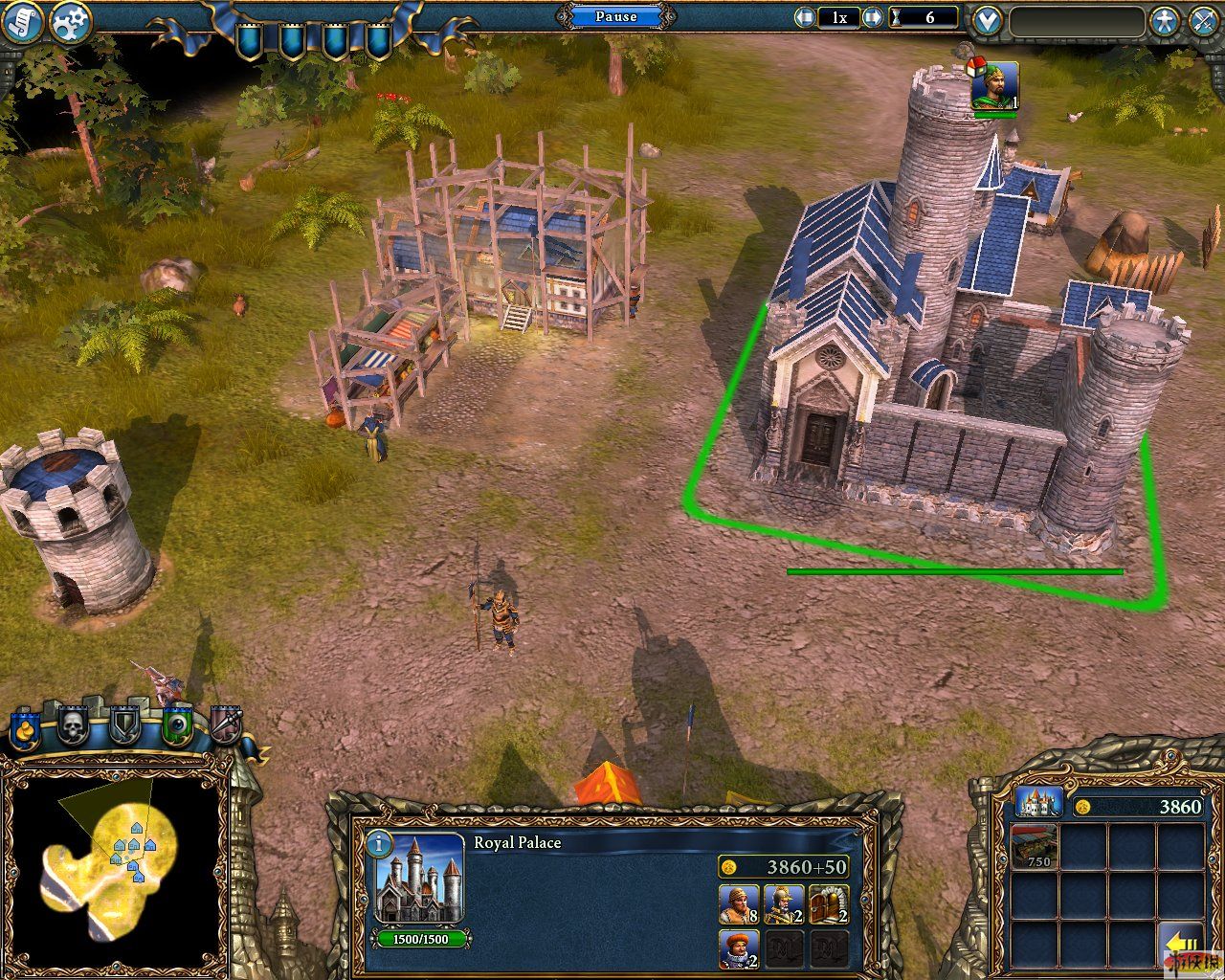Select the treasure chest icon
The height and width of the screenshot is (980, 1225).
pyautogui.click(x=828, y=904)
